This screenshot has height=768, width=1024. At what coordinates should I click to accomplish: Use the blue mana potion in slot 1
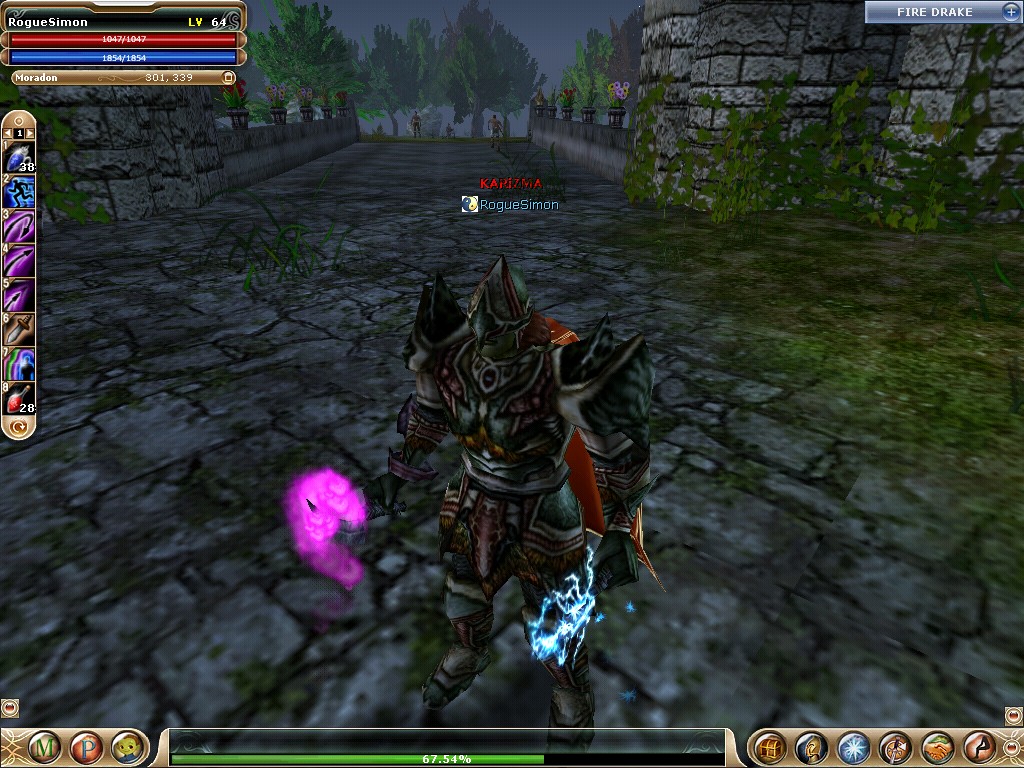[x=19, y=158]
